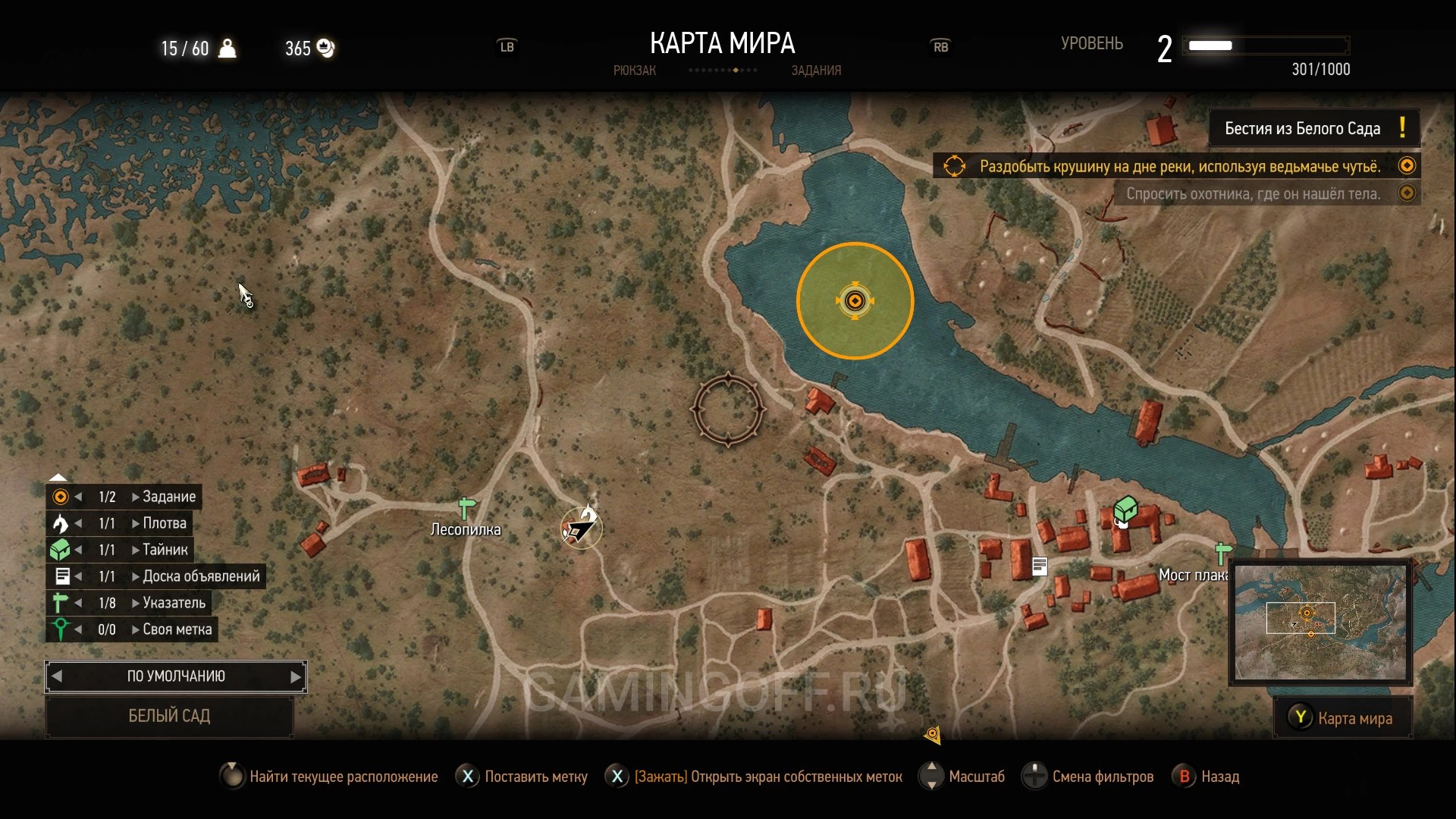Click the green hidden stash marker
The width and height of the screenshot is (1456, 819).
pos(1125,510)
